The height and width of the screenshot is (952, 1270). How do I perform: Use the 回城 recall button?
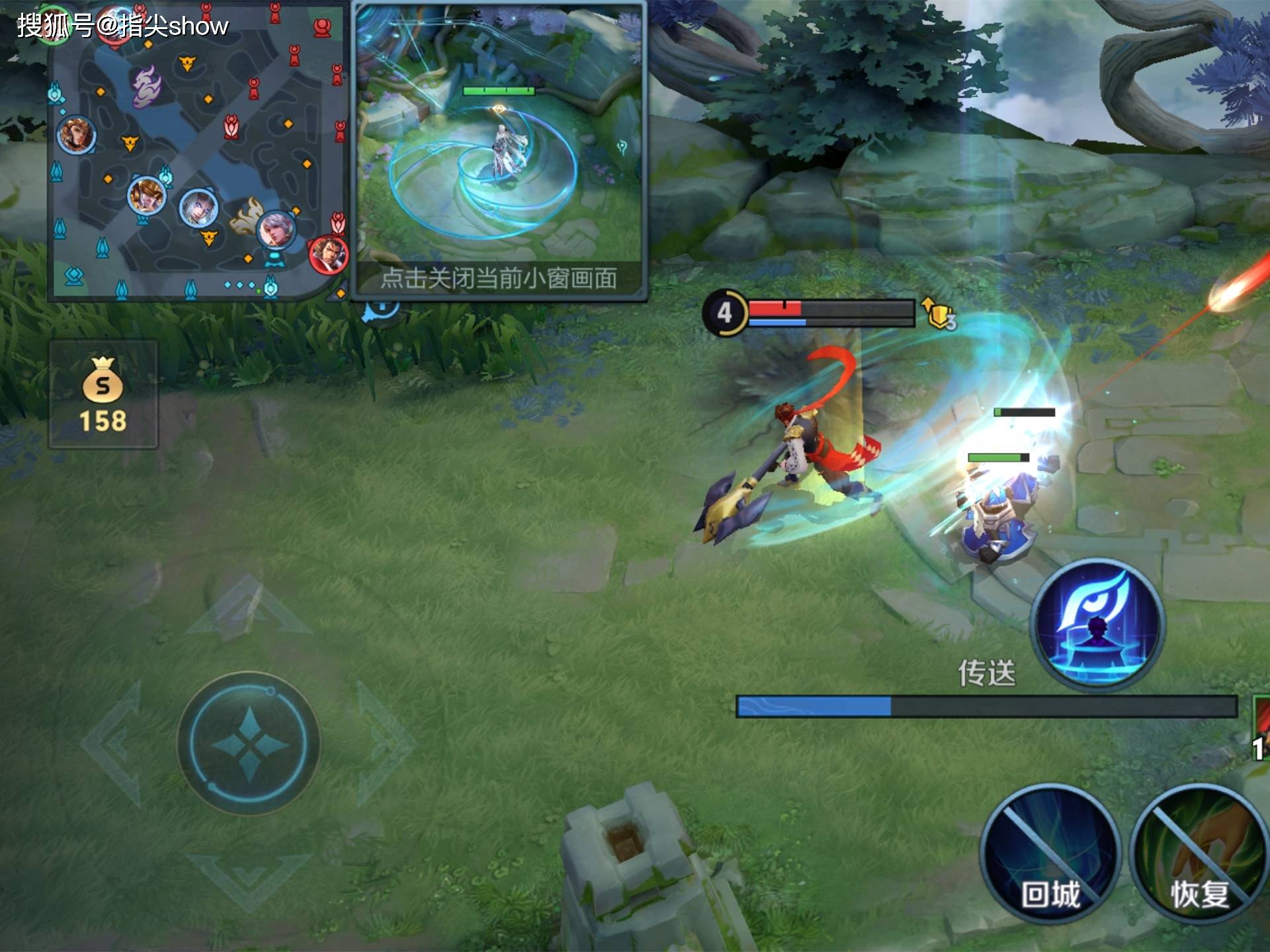pos(1050,853)
